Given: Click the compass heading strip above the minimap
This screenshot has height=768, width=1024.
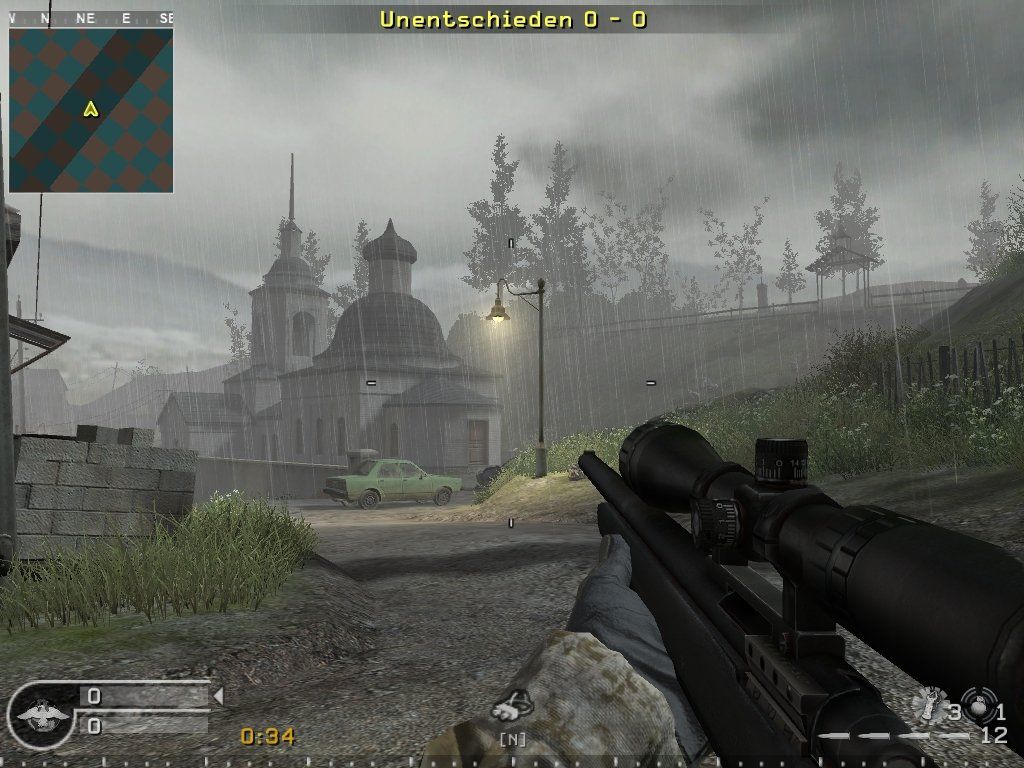Looking at the screenshot, I should 91,18.
